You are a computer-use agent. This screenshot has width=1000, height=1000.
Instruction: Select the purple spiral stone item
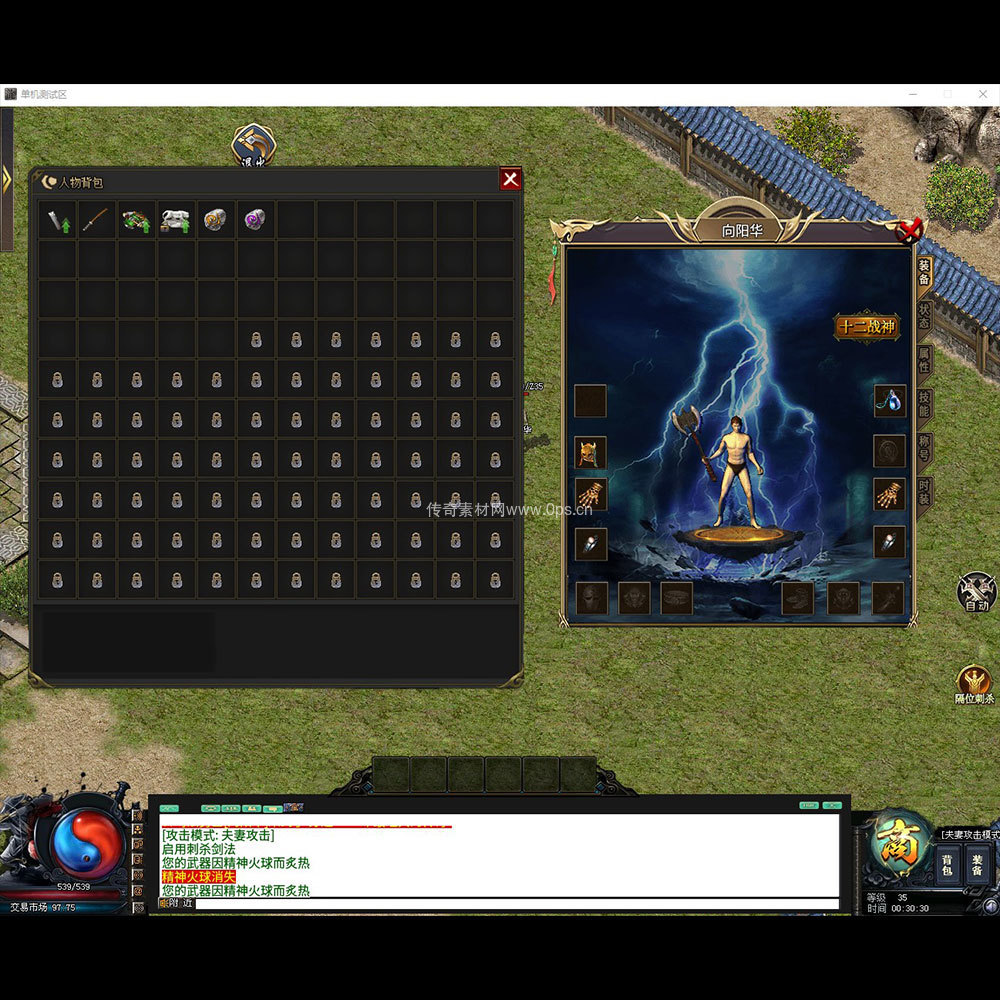pyautogui.click(x=256, y=220)
